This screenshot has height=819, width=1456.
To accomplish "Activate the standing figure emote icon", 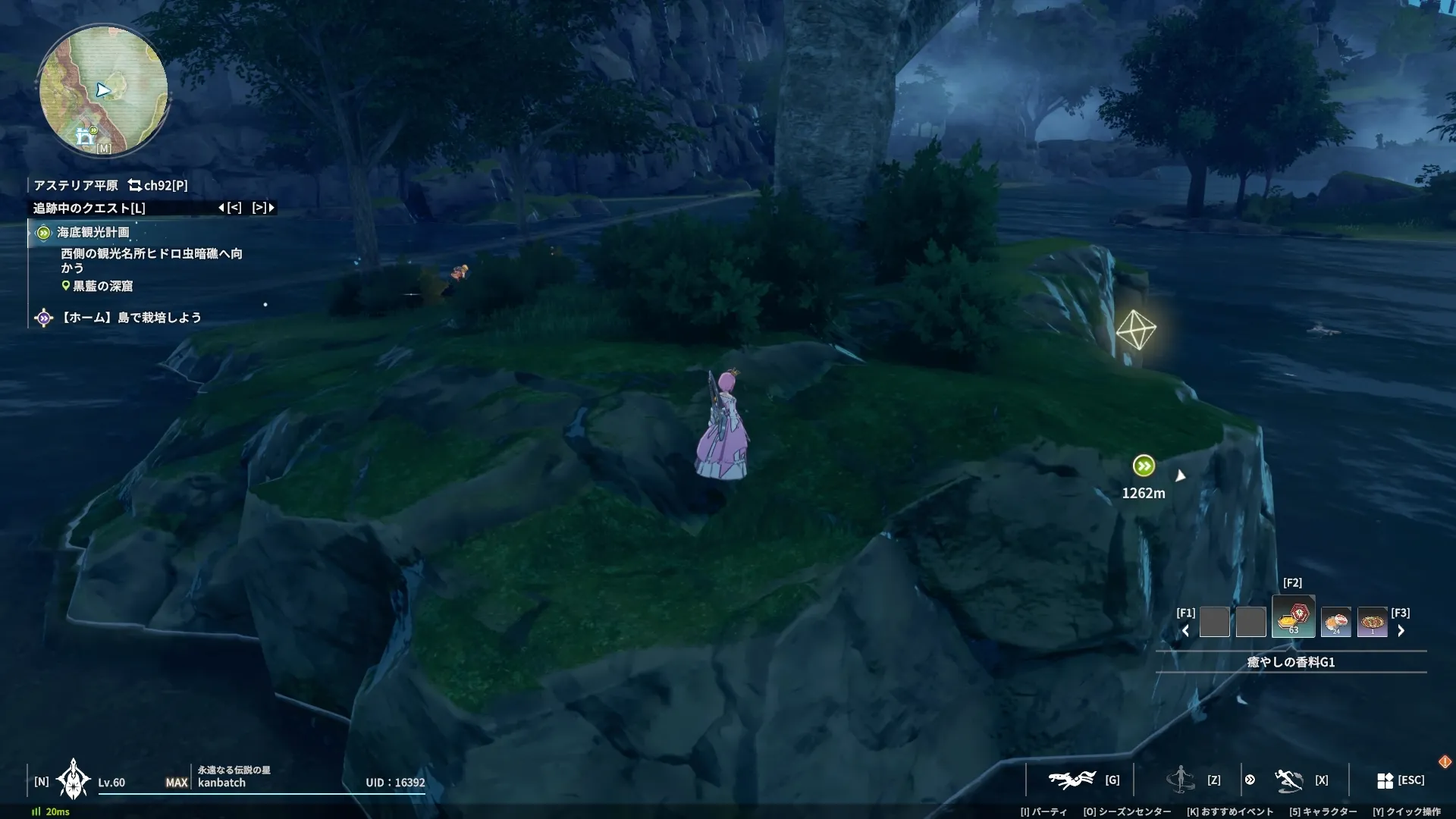I will tap(1180, 779).
